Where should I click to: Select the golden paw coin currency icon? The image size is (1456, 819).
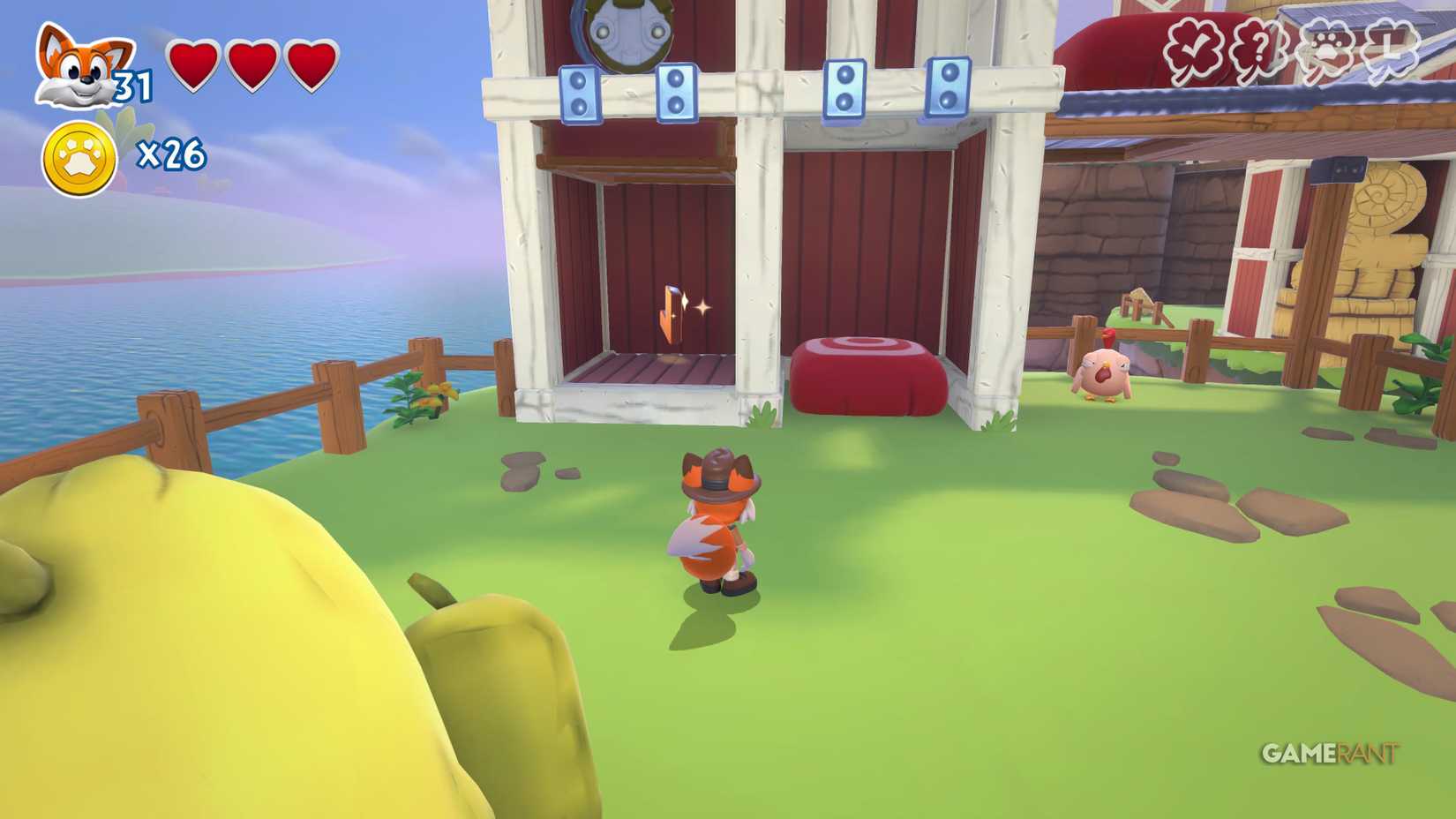click(78, 154)
